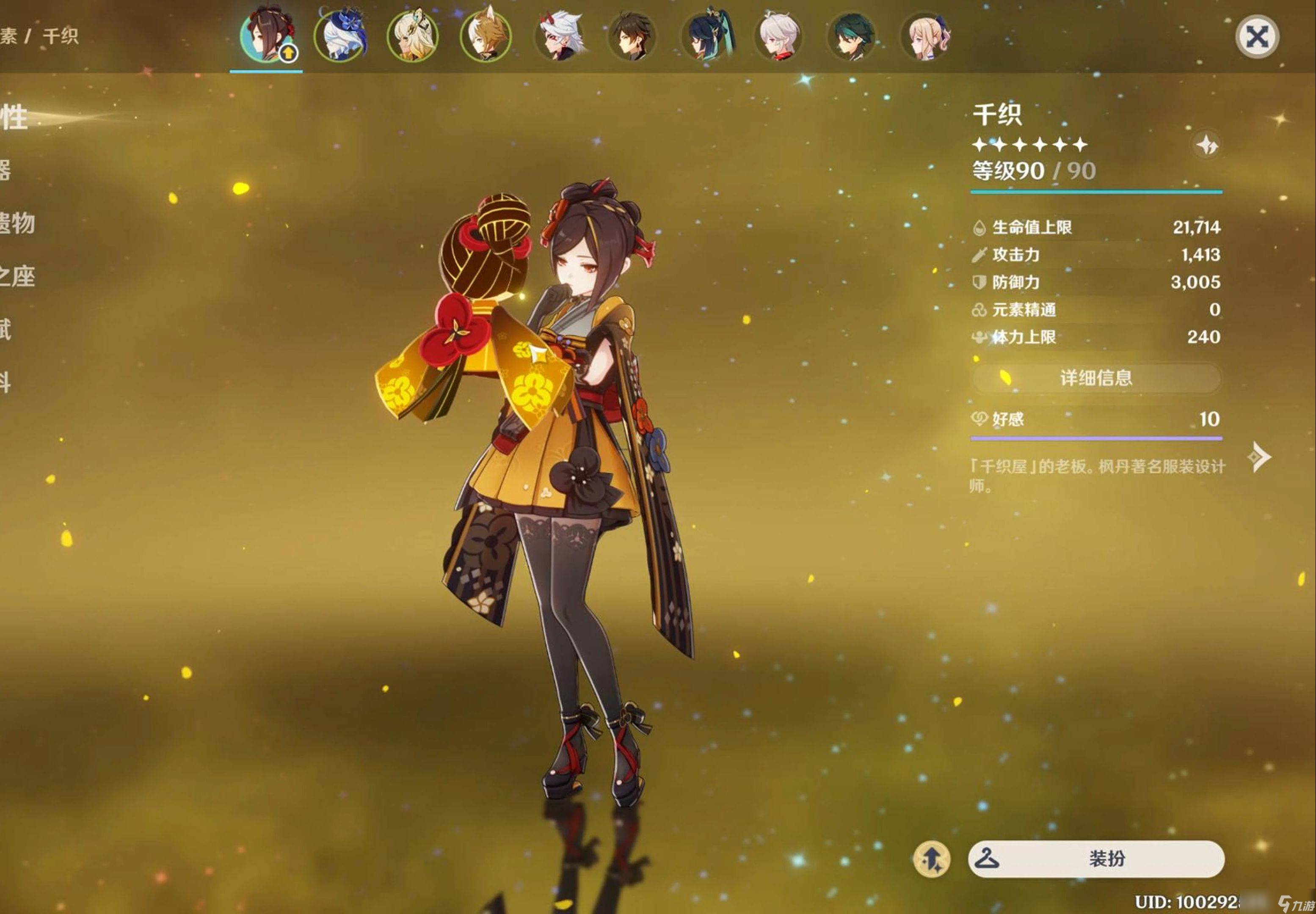The height and width of the screenshot is (914, 1316).
Task: Select Kazuha's white-haired portrait
Action: click(778, 36)
